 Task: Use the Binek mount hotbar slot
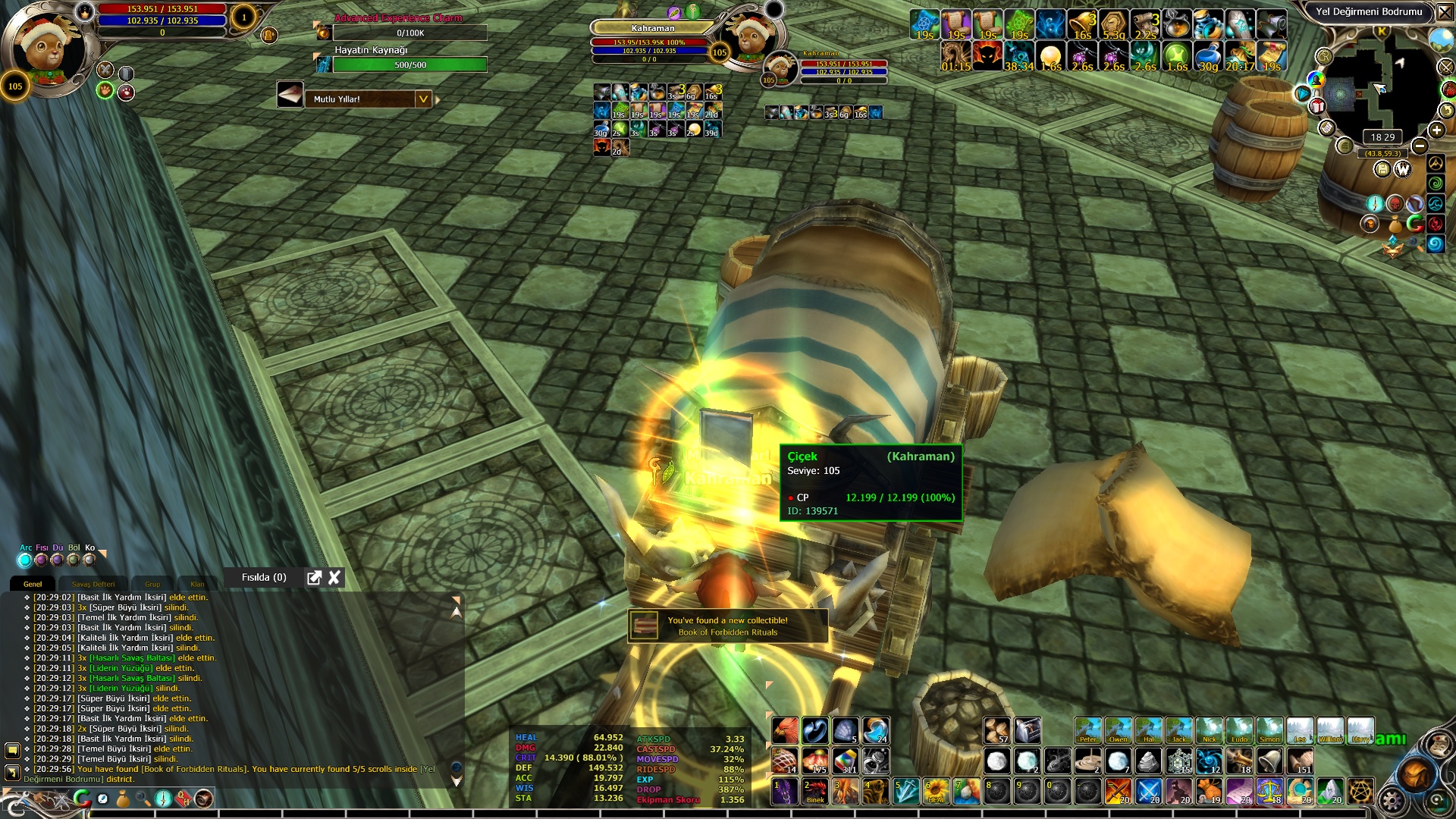[815, 792]
